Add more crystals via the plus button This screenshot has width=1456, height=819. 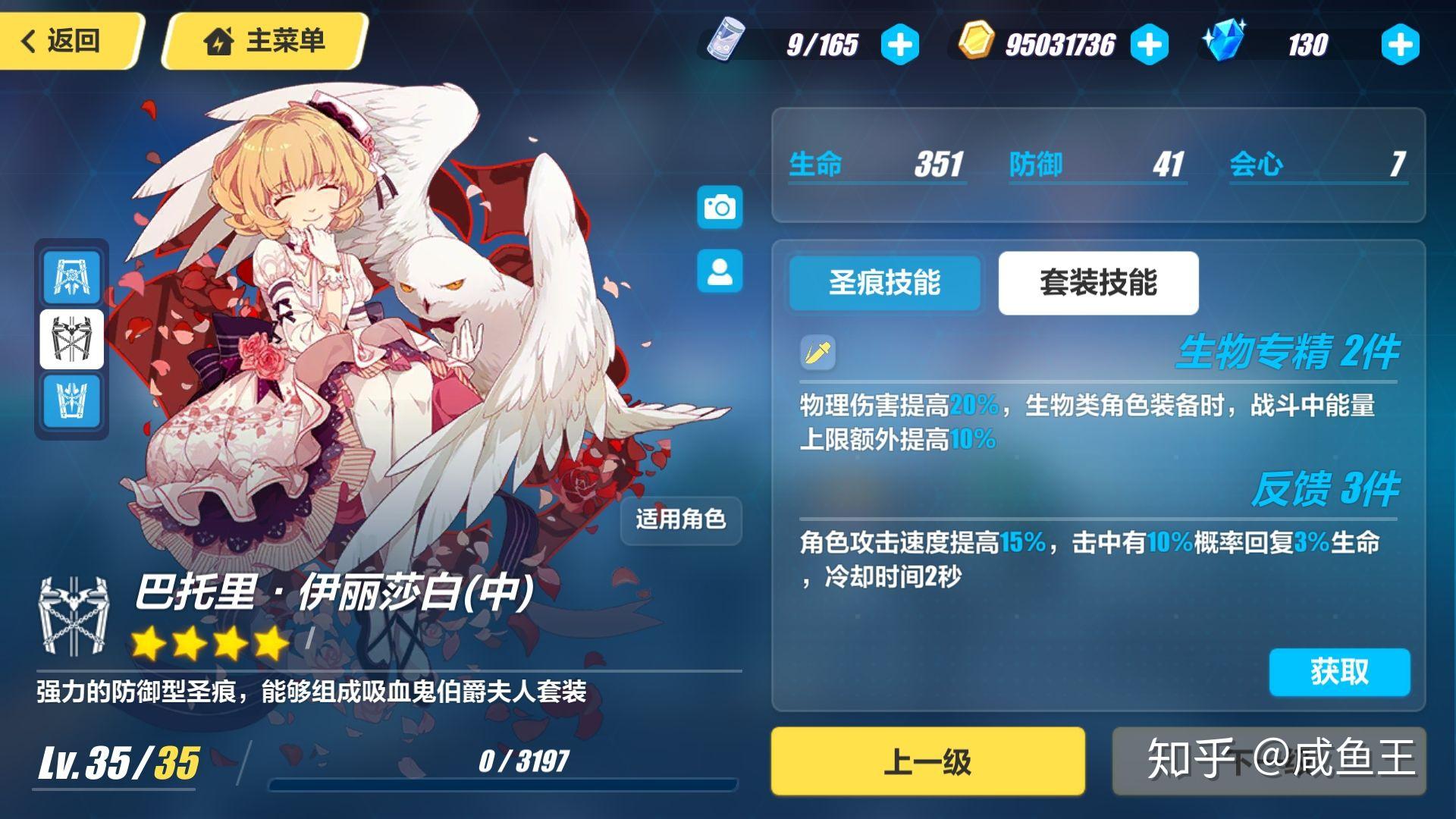coord(1399,43)
